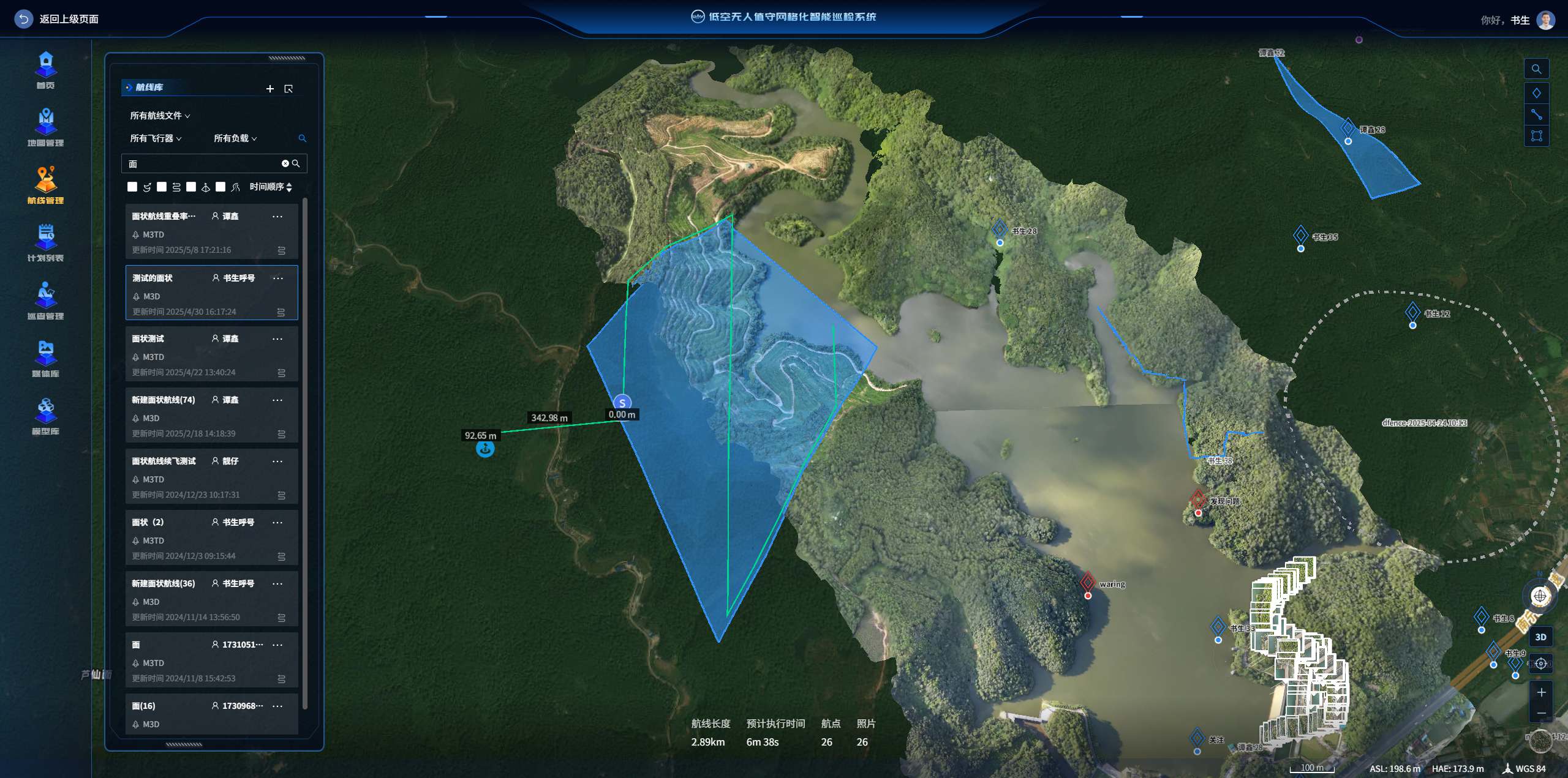This screenshot has width=1568, height=778.
Task: Clear the search box text
Action: point(285,163)
